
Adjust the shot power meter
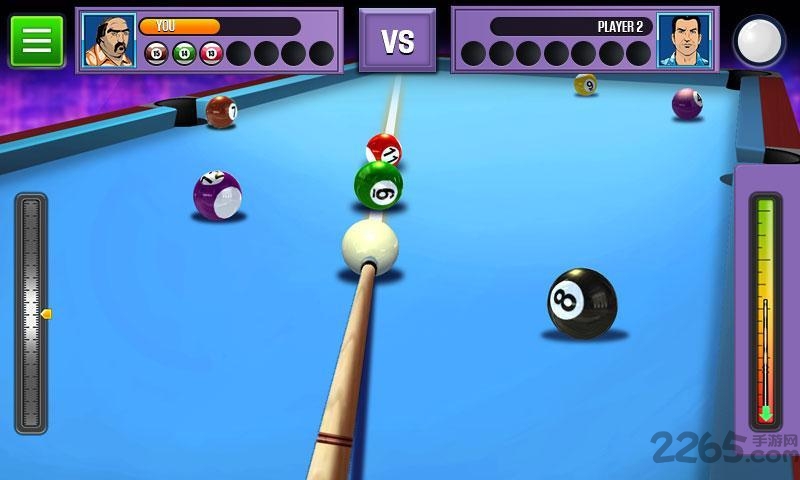[x=765, y=310]
